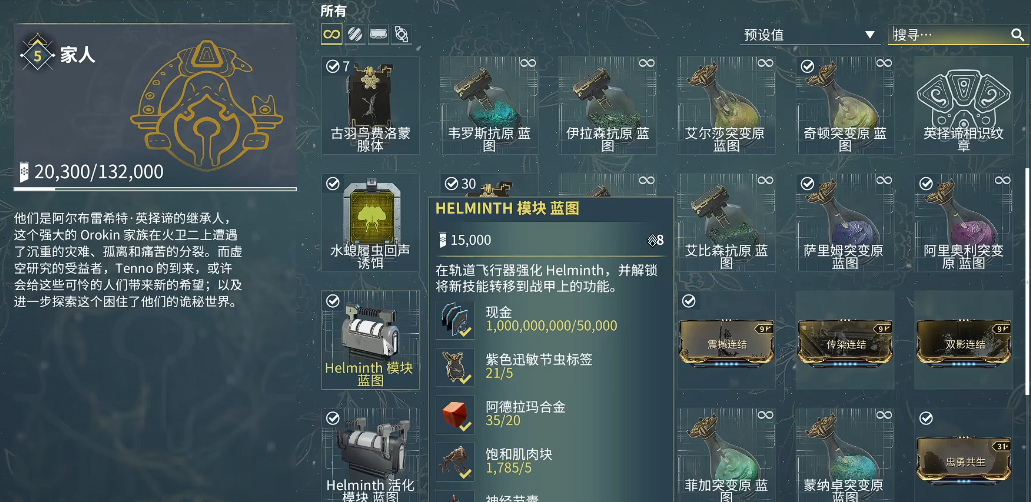Select the infinity 'all items' filter tab
The width and height of the screenshot is (1031, 502).
(x=332, y=34)
